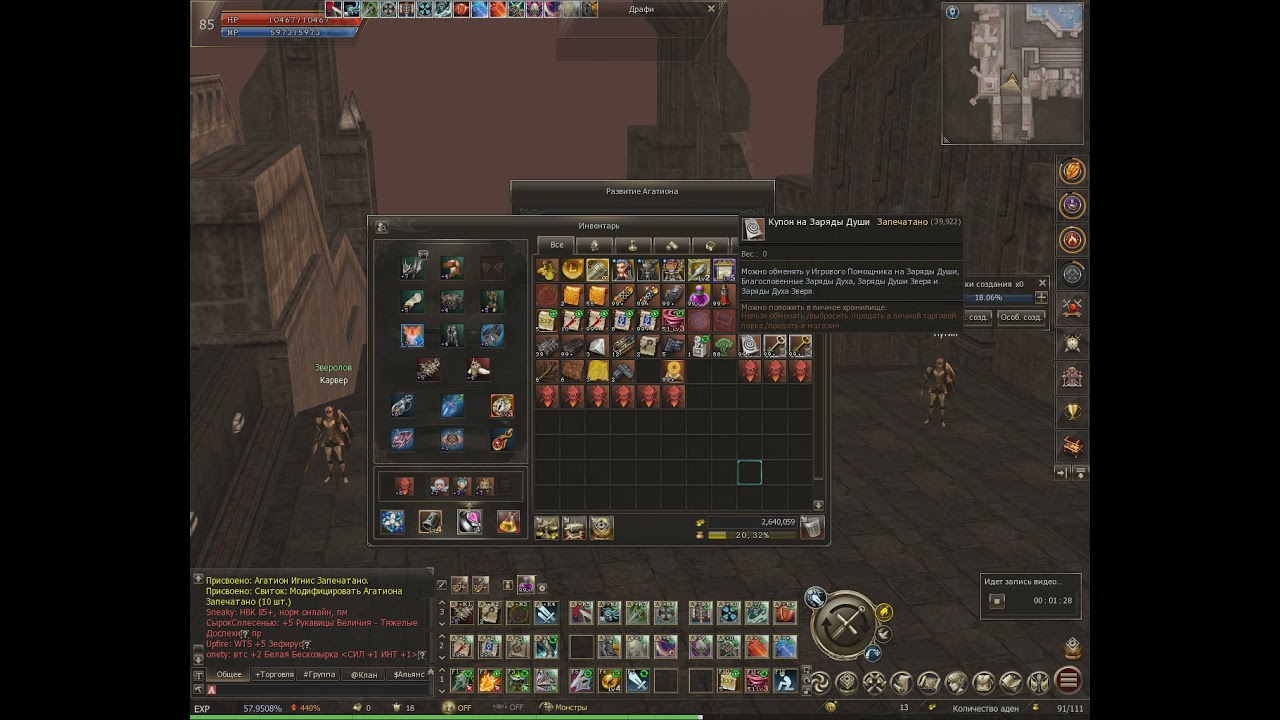Open the Общее chat tab

point(229,675)
